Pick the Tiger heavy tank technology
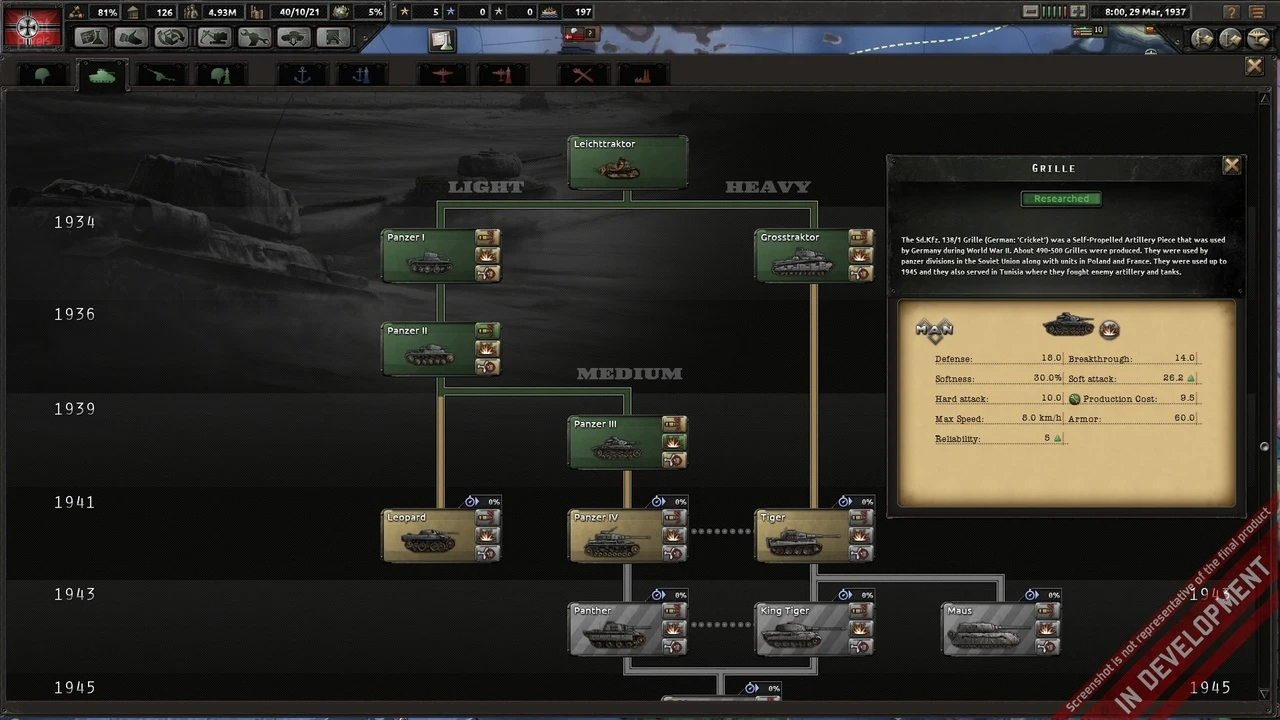The image size is (1280, 720). coord(802,536)
